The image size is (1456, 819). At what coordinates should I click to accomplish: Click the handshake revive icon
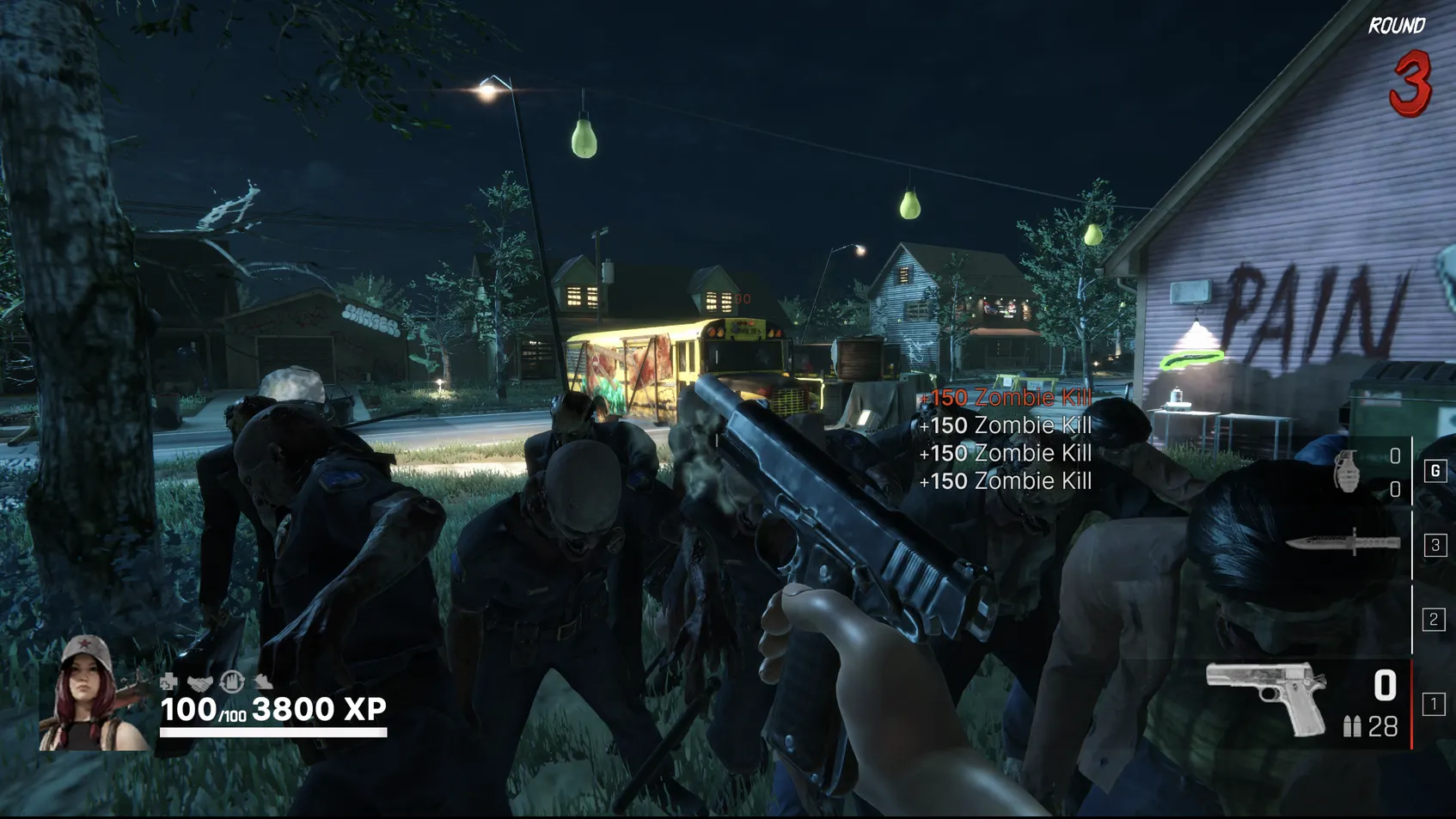[x=199, y=683]
